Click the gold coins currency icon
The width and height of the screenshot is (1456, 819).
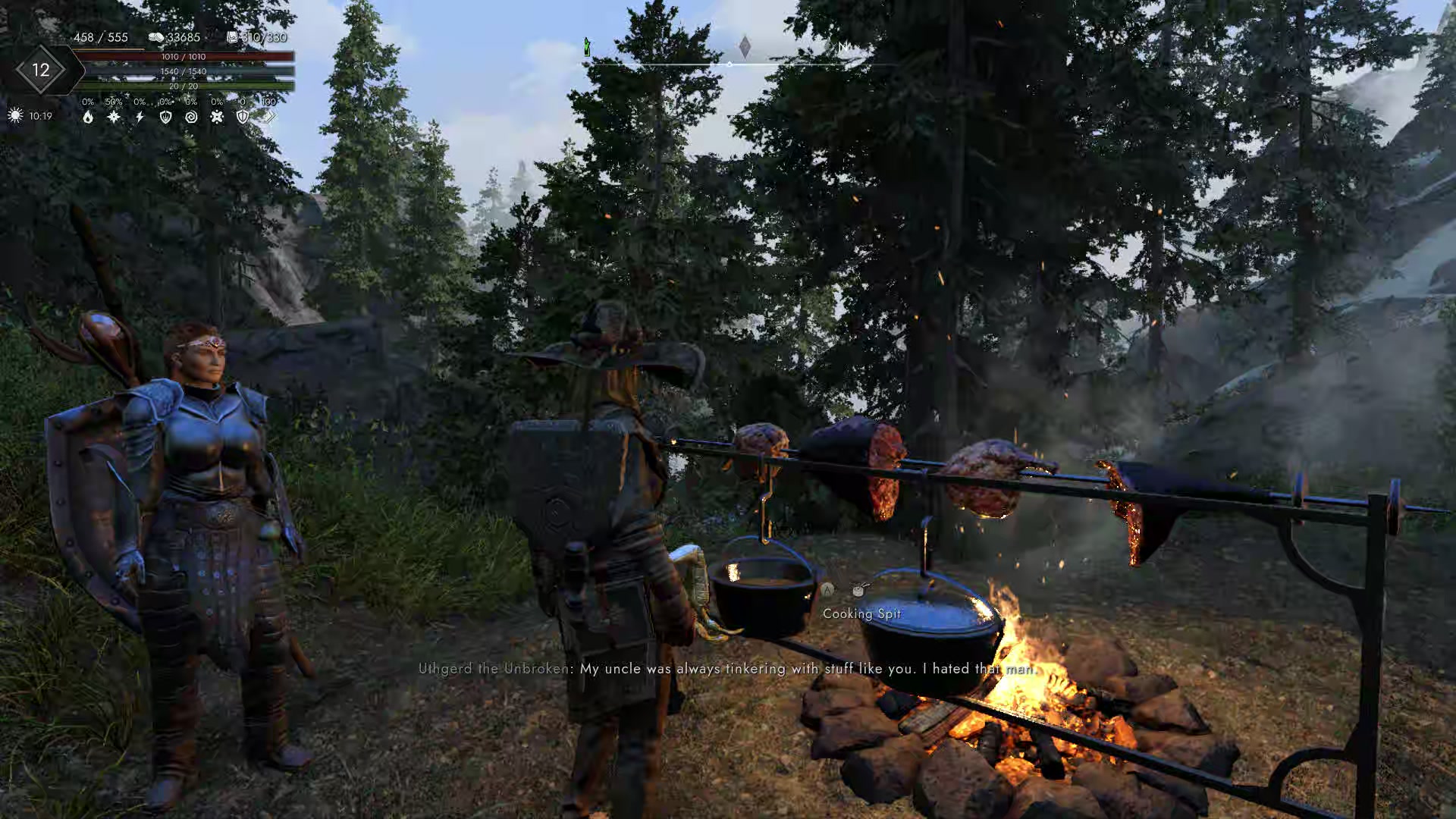pyautogui.click(x=157, y=38)
